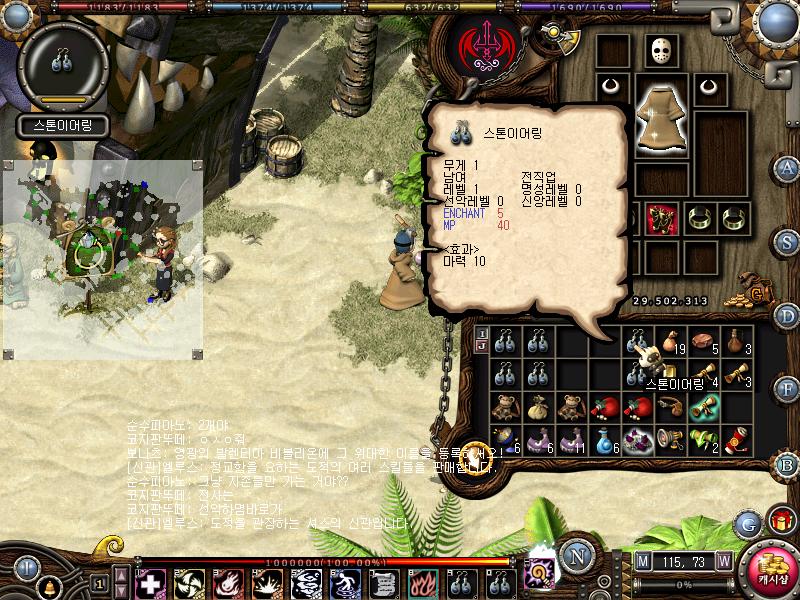Click the N compass button
This screenshot has height=600, width=800.
coord(576,556)
